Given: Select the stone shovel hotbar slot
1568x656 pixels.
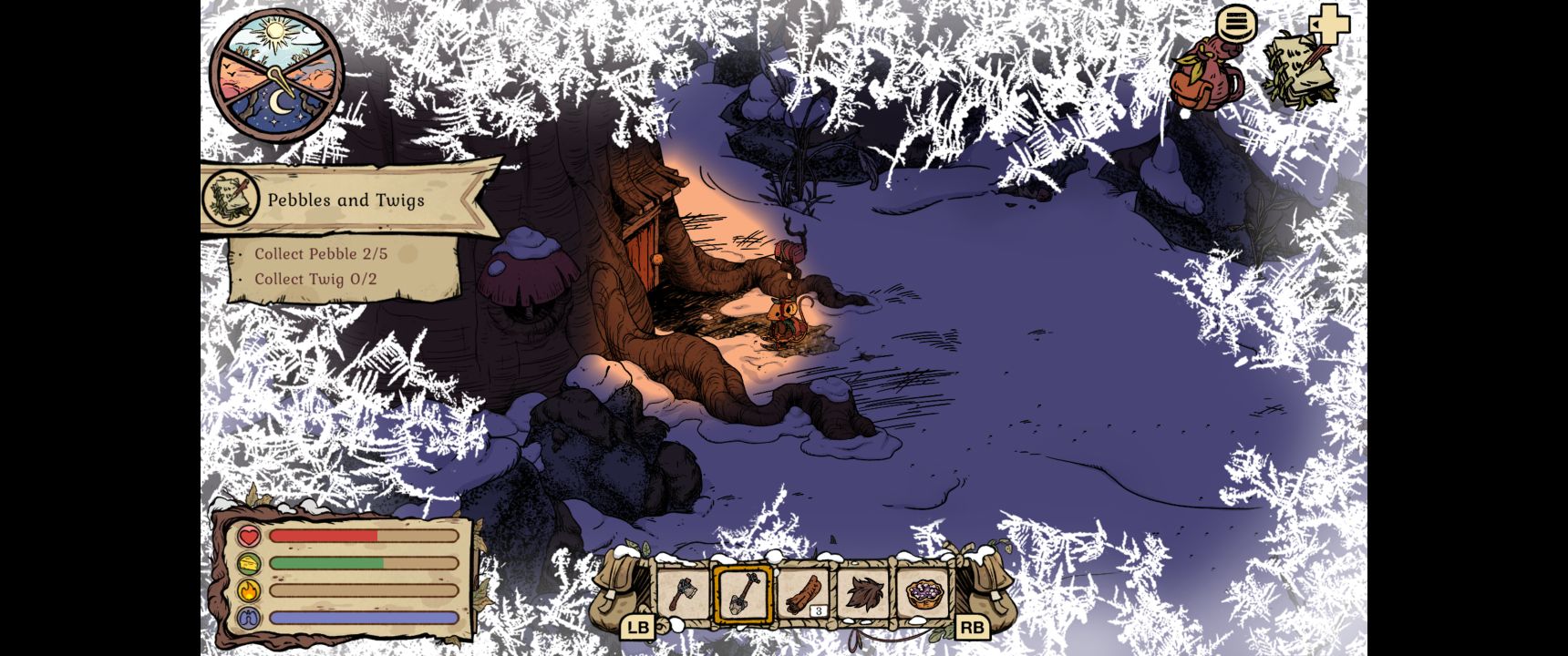Looking at the screenshot, I should coord(743,594).
